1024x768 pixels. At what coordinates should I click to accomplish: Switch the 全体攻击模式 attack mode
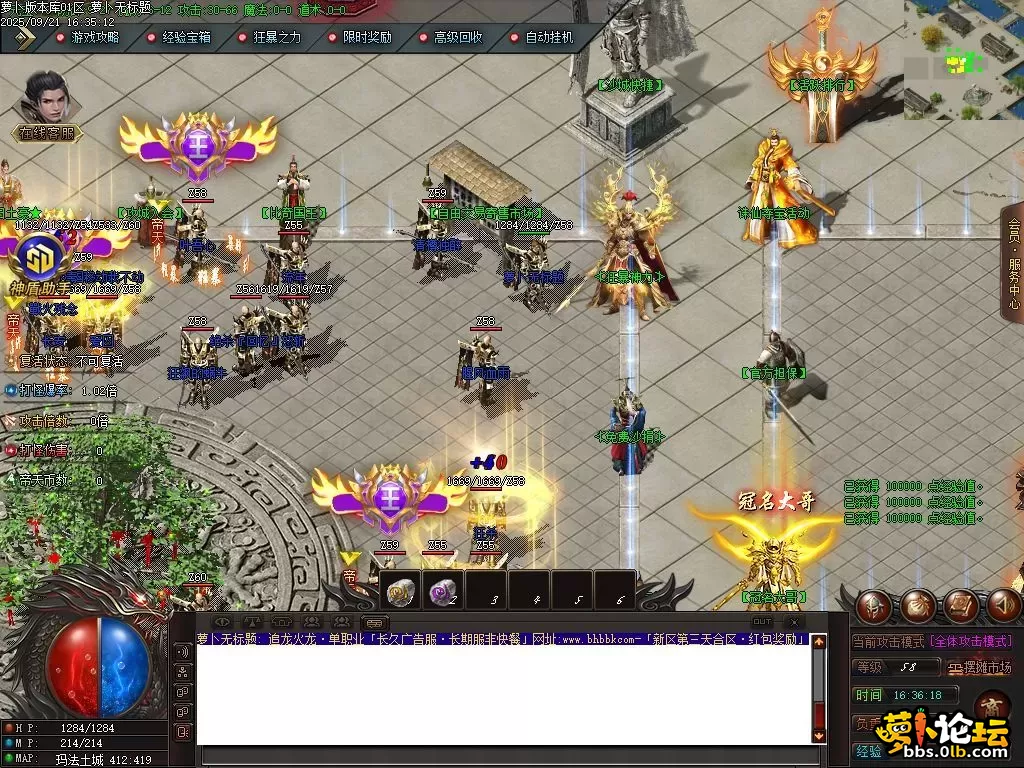pyautogui.click(x=970, y=641)
